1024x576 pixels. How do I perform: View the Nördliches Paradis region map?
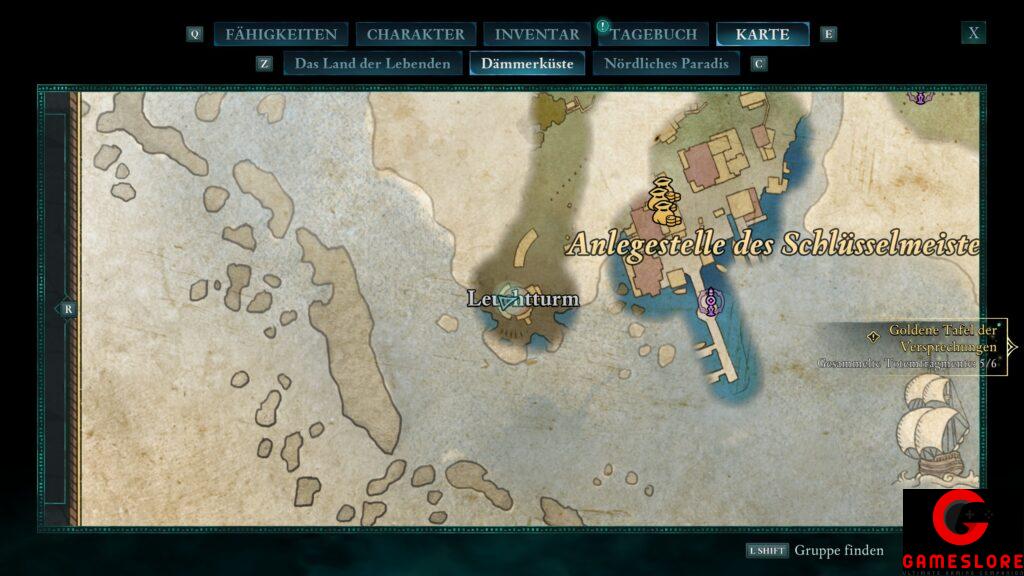coord(666,64)
